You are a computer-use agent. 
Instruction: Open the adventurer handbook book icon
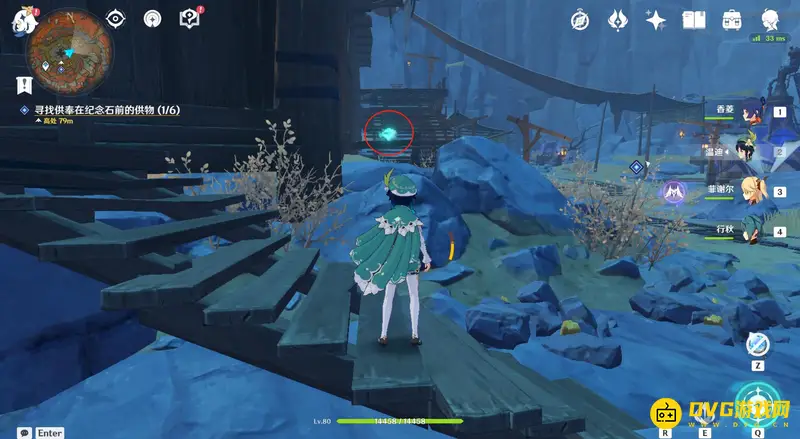[695, 20]
